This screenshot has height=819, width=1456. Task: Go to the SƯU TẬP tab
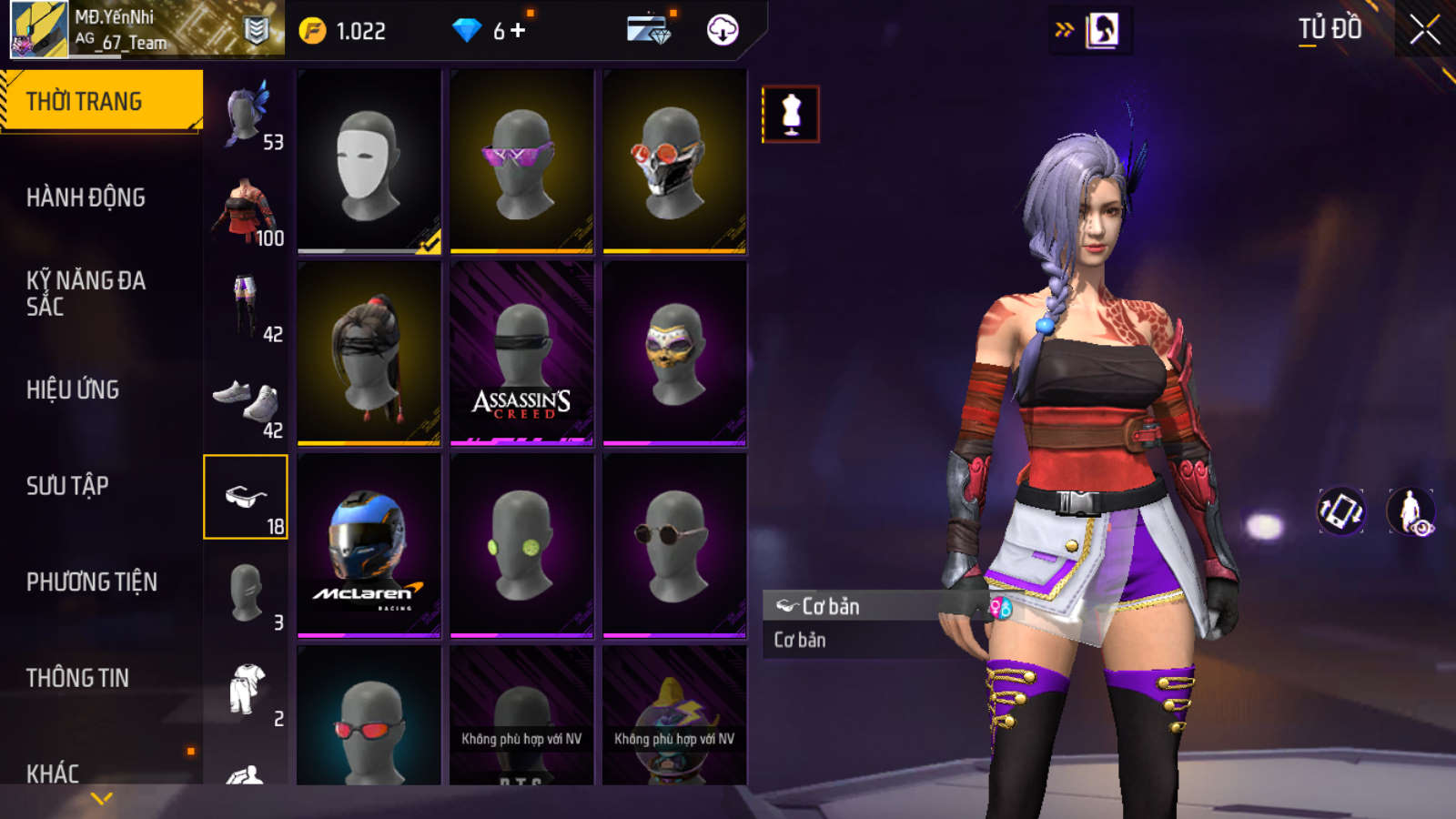point(67,486)
